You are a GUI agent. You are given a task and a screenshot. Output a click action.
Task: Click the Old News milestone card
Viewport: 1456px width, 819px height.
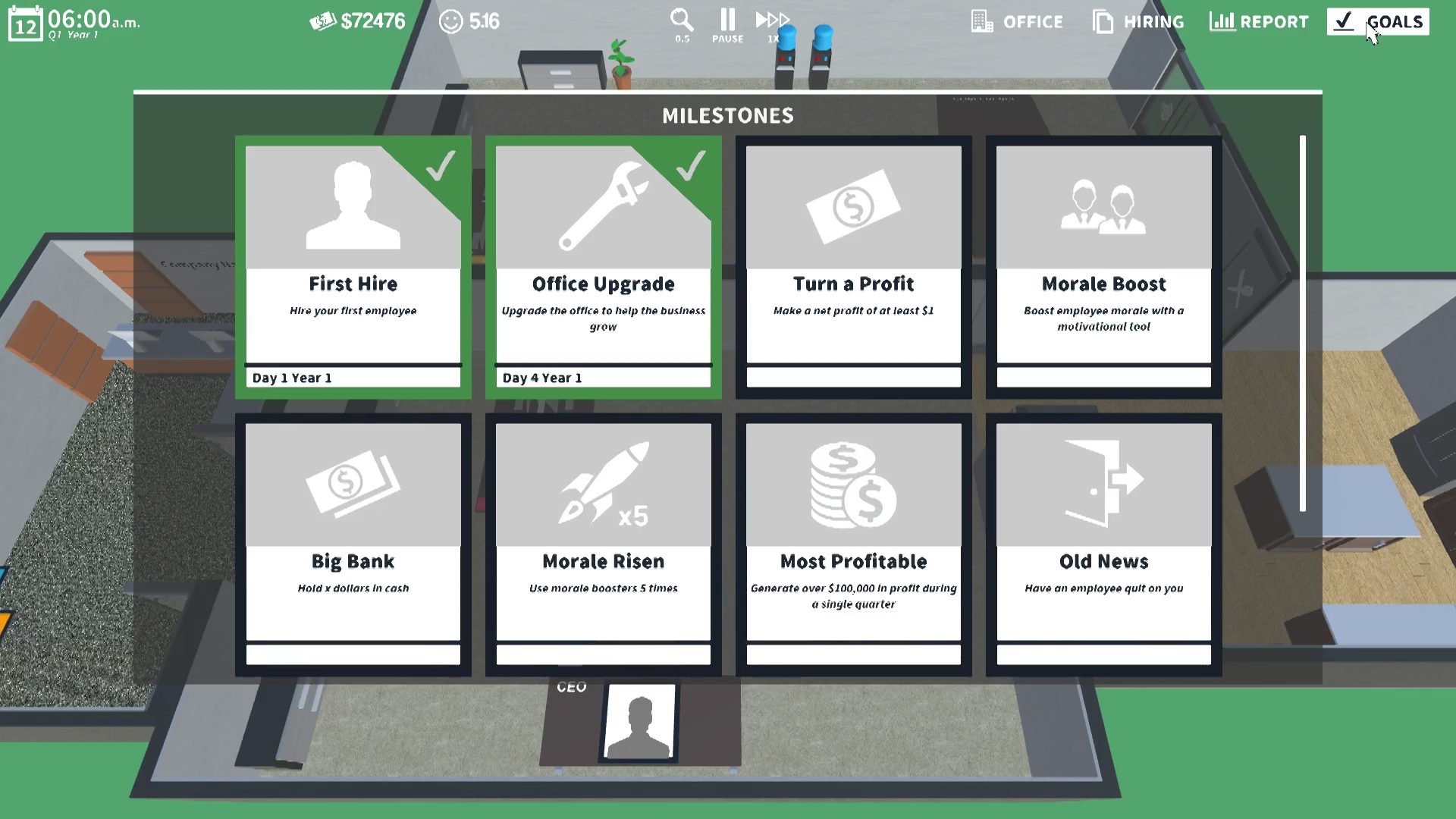1103,542
